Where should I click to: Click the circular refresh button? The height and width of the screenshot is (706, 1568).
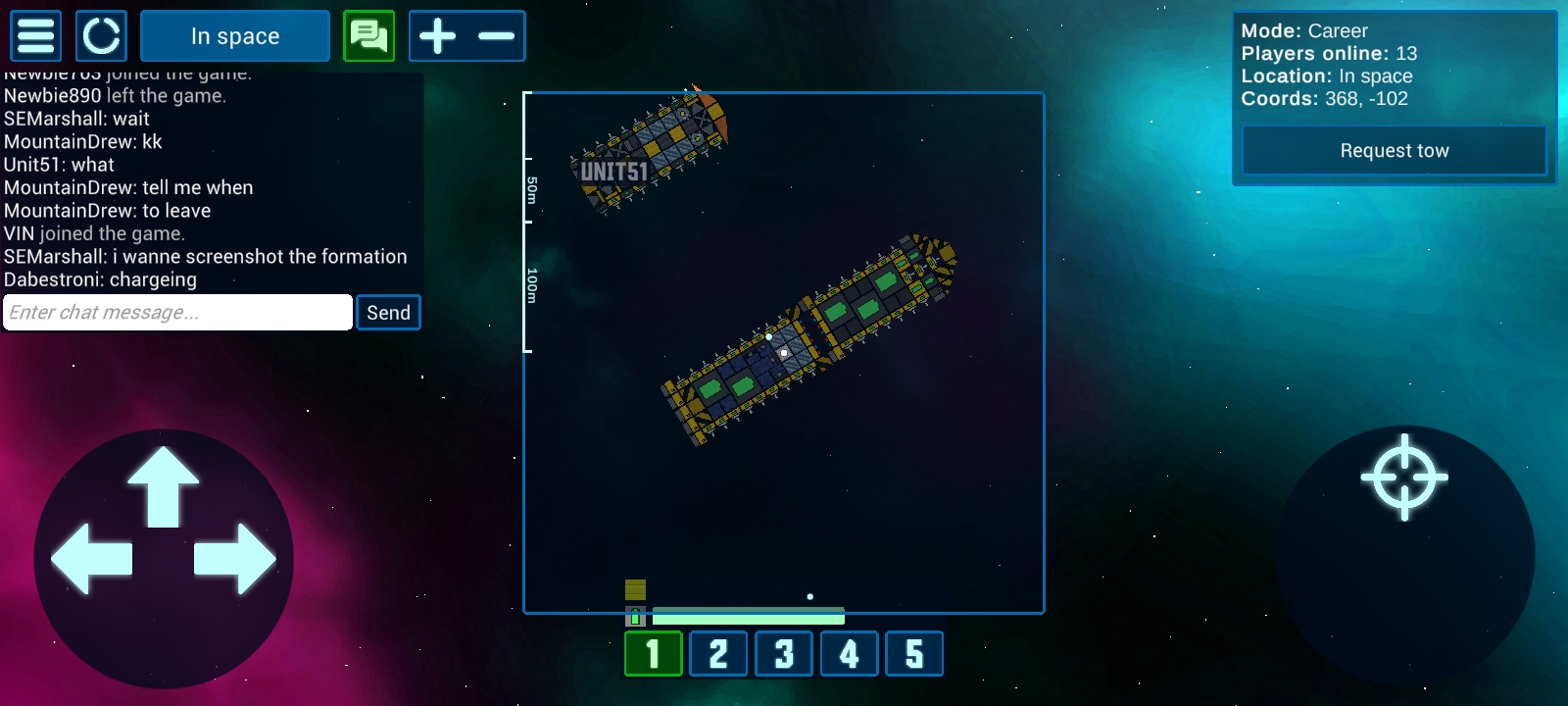101,36
